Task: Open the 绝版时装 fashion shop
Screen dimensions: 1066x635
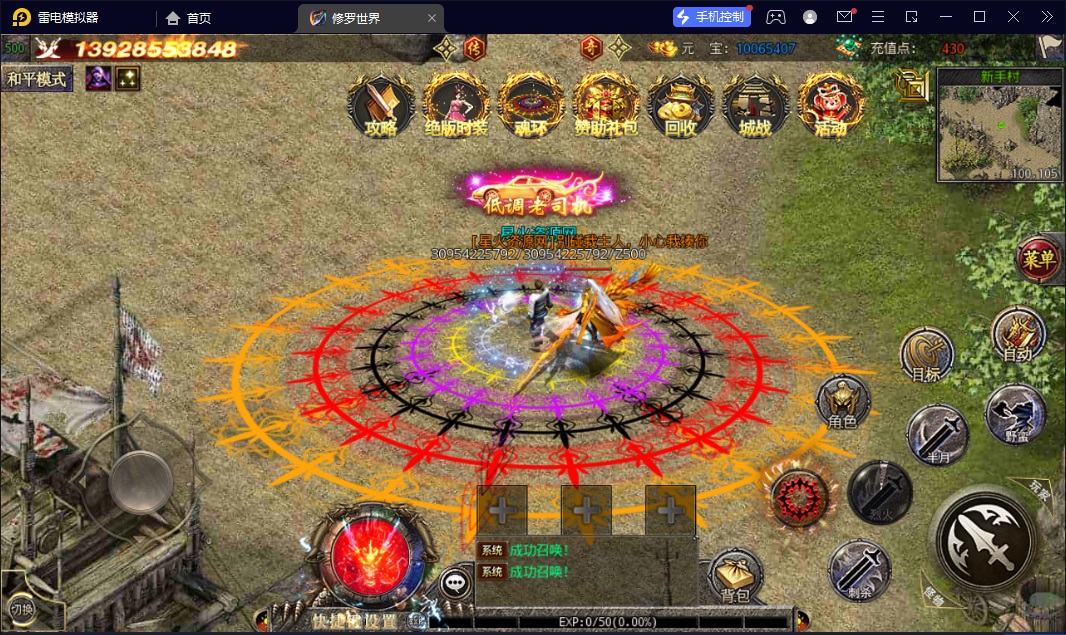Action: (x=456, y=104)
